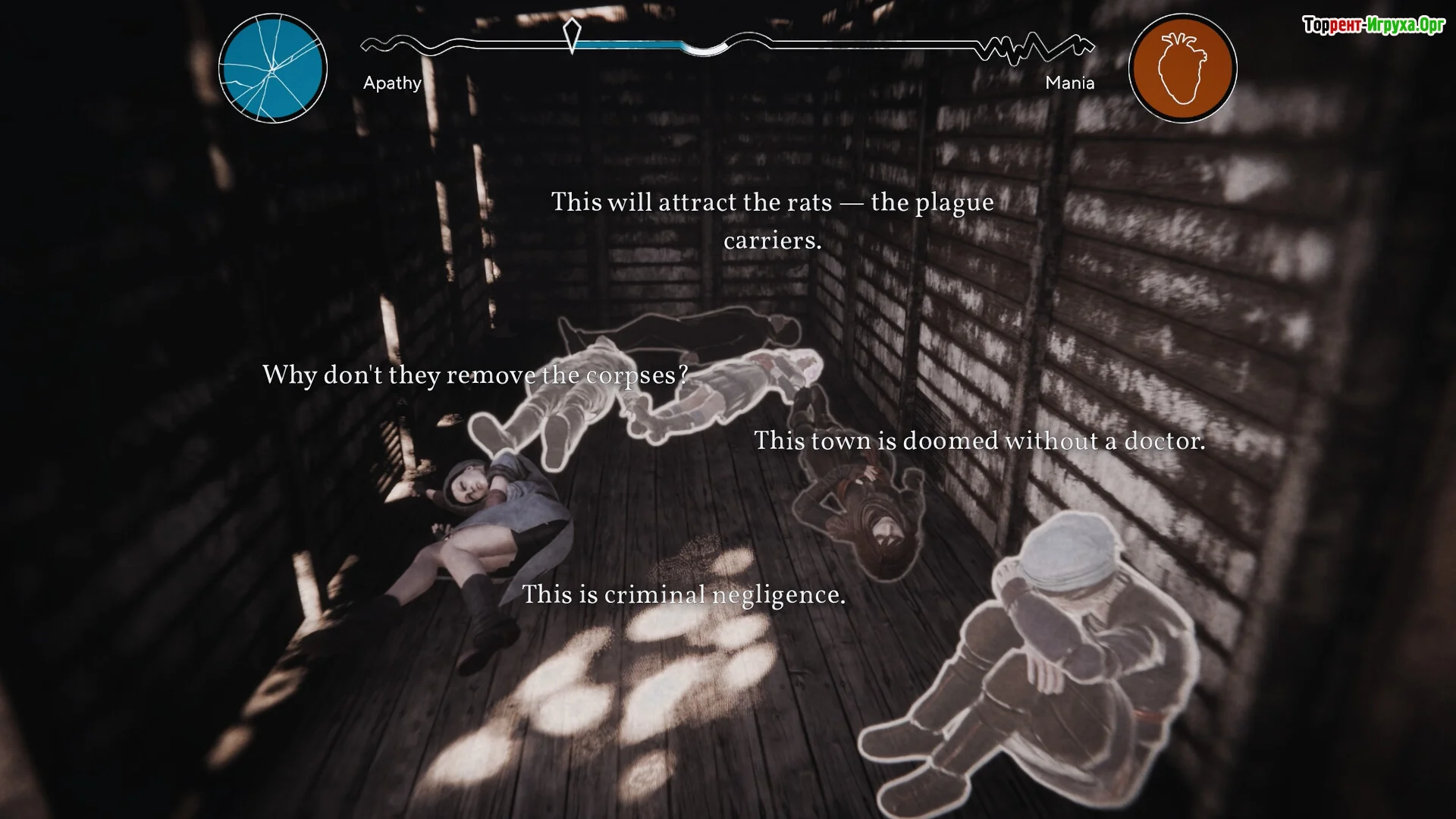Click the blue cracked Apathy orb
1456x819 pixels.
point(273,68)
